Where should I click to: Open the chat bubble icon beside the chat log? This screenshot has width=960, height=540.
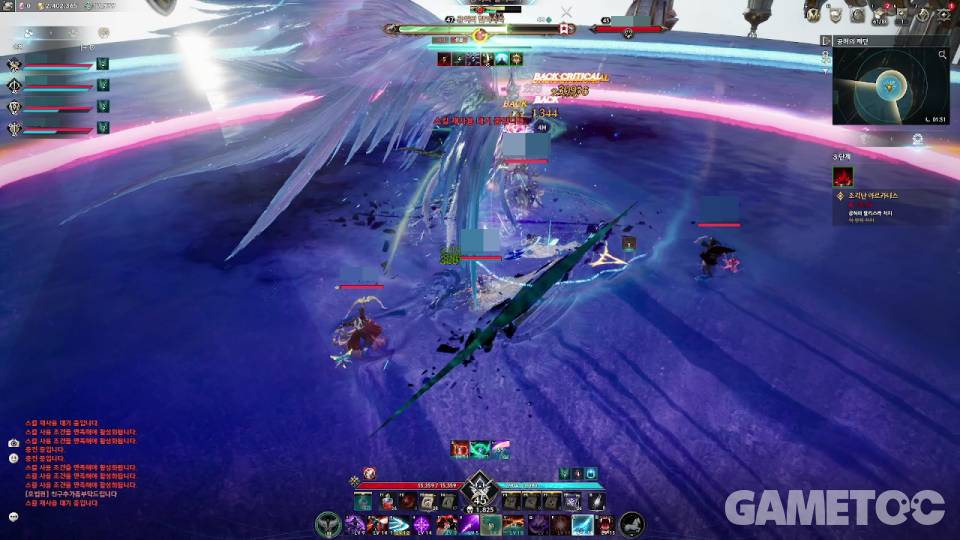tap(14, 517)
